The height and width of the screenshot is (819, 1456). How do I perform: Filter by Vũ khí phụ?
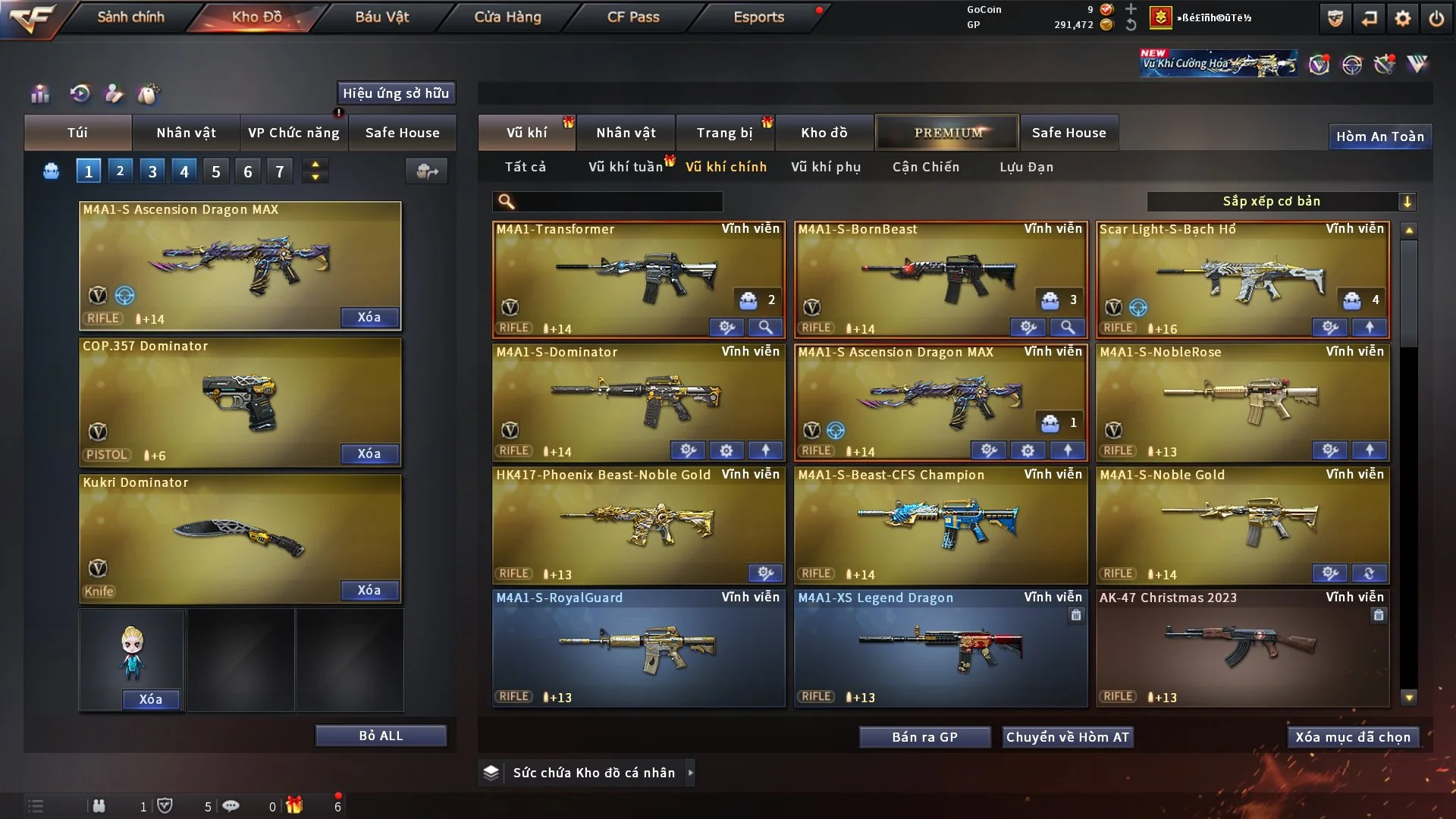825,167
